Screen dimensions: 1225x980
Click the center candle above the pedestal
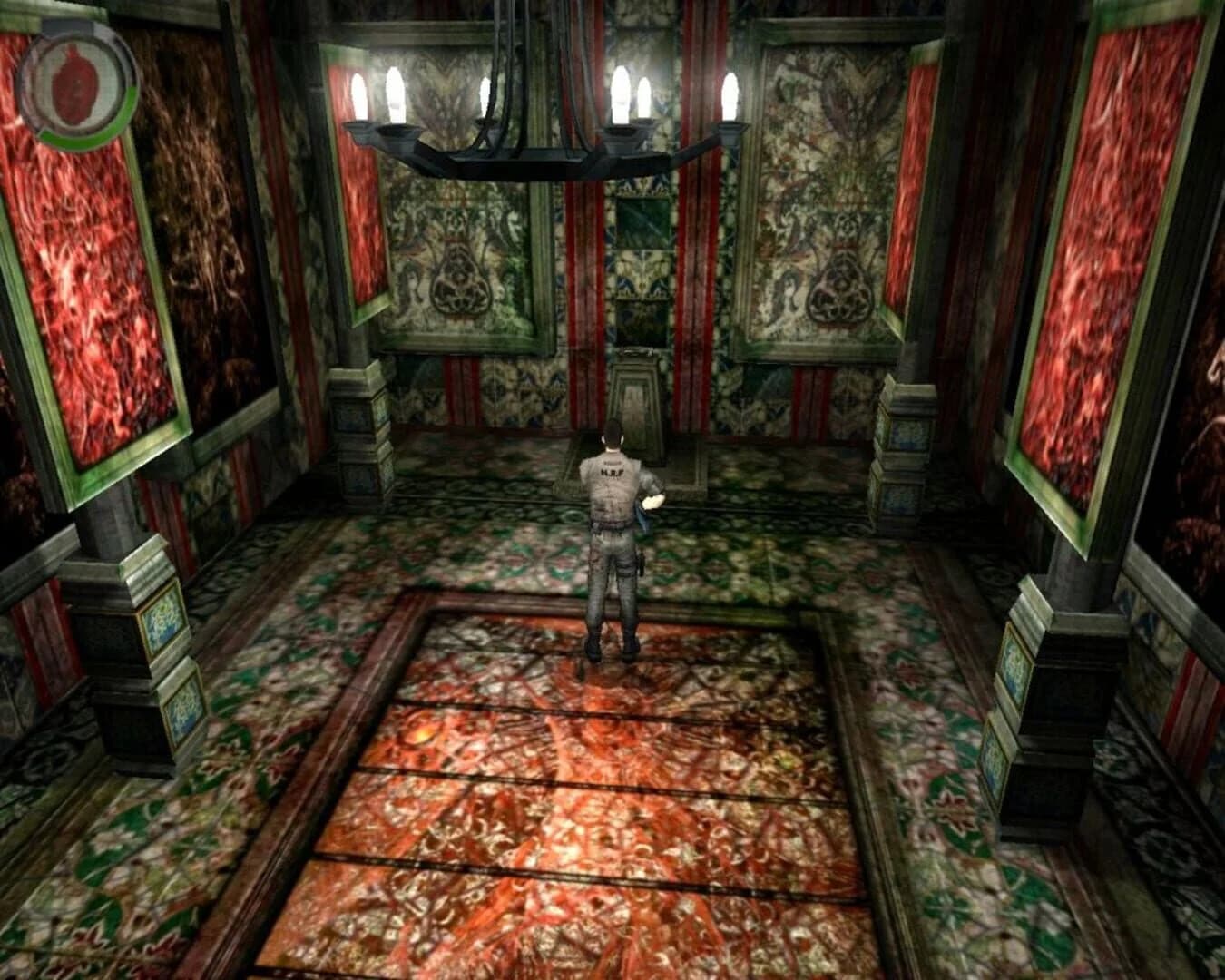pos(622,91)
